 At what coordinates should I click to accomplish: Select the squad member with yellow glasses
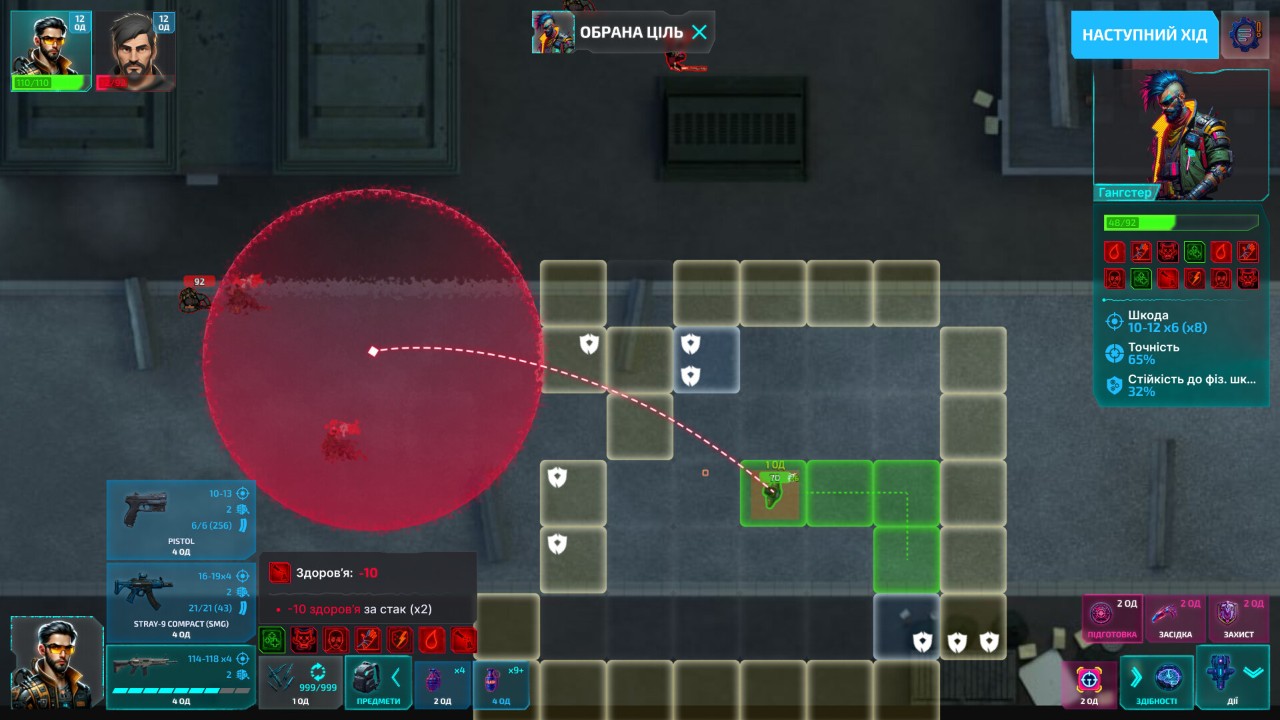(50, 50)
